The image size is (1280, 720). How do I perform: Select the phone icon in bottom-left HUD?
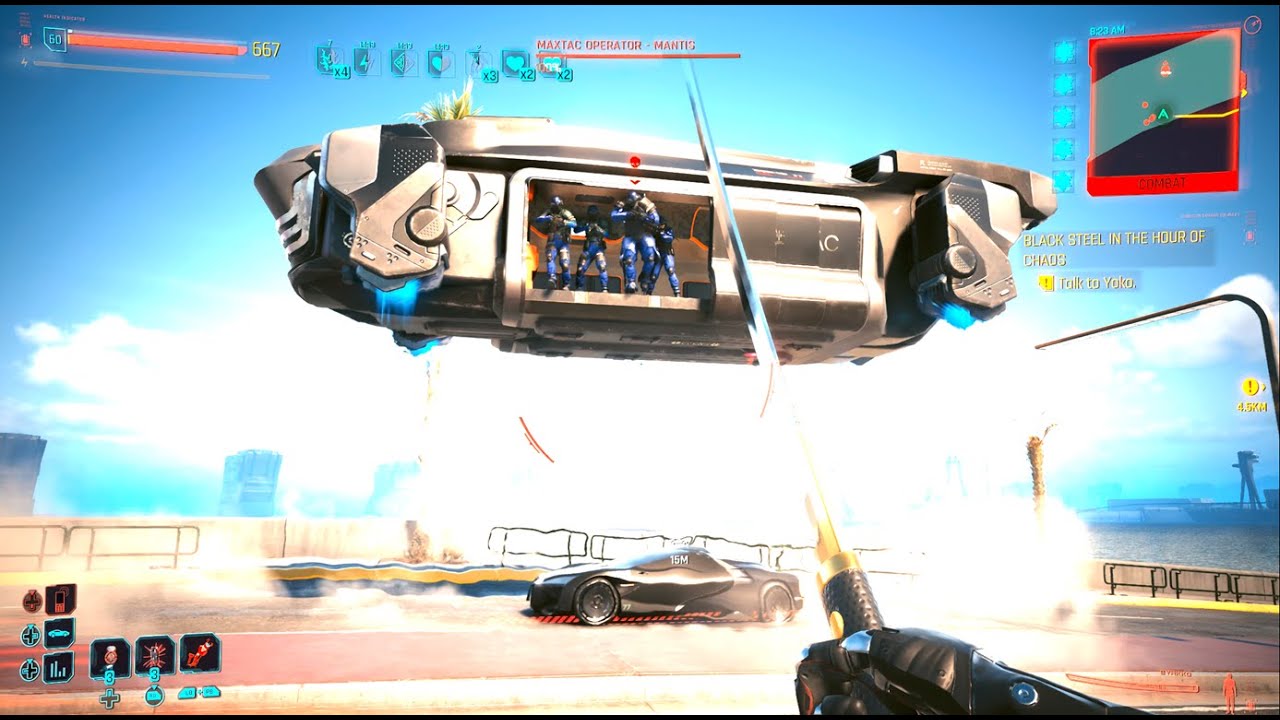coord(60,600)
